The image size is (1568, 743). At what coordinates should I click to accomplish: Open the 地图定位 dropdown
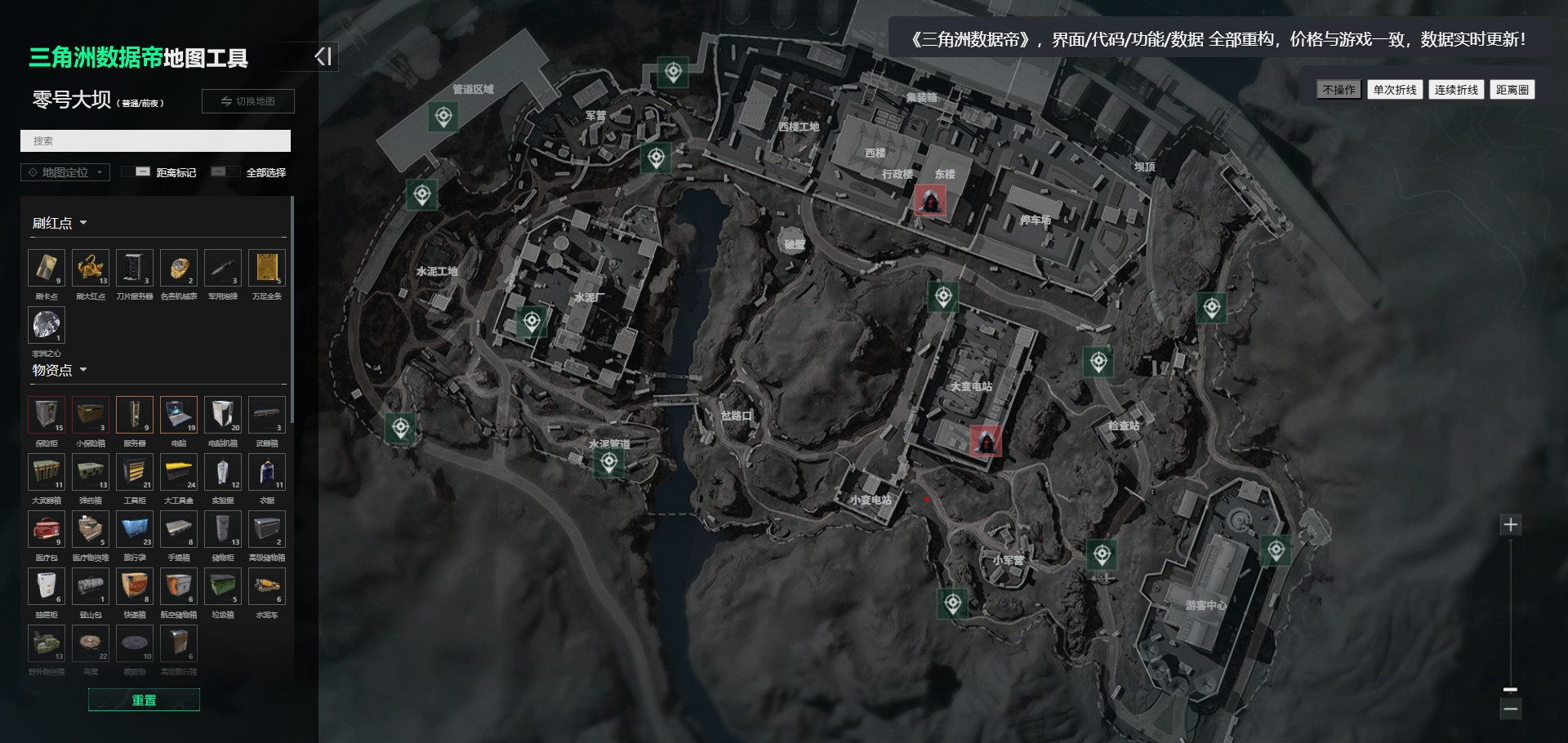click(x=65, y=172)
